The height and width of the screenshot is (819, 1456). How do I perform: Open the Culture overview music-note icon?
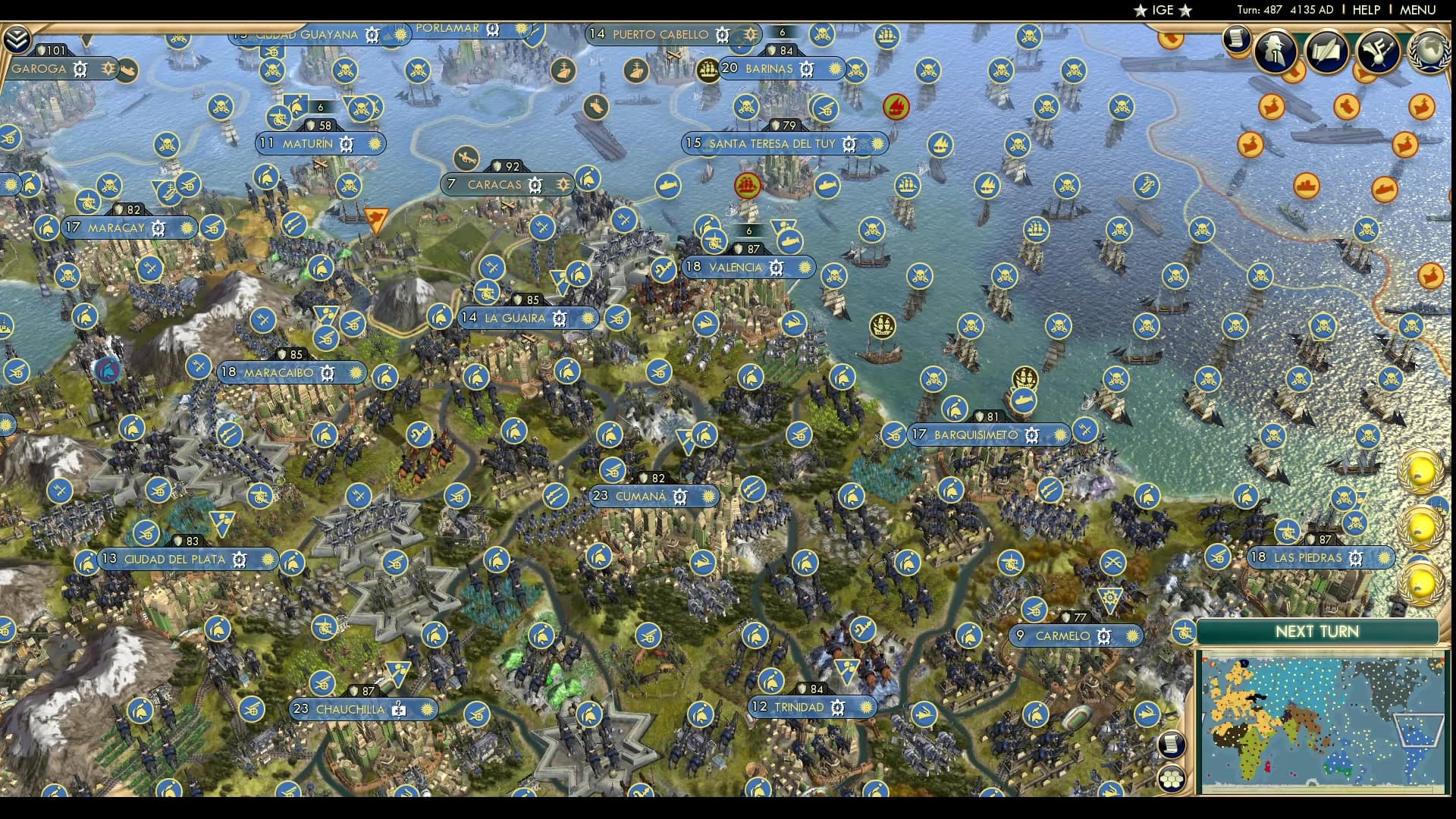[1379, 49]
